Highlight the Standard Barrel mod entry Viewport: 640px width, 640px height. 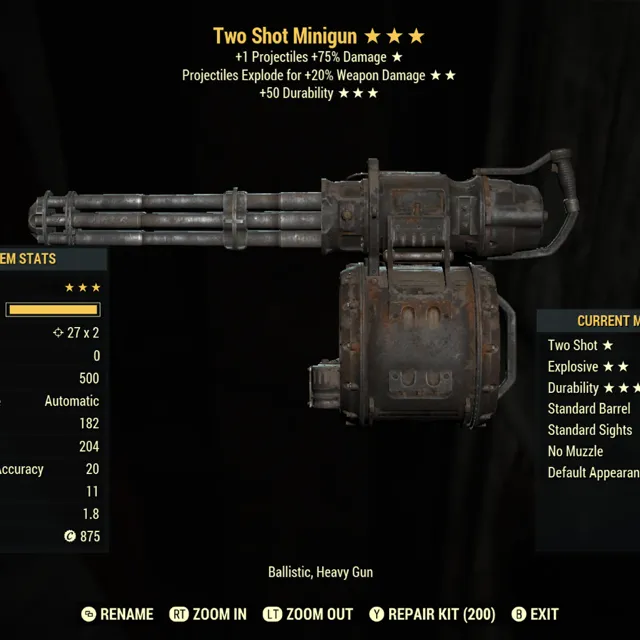[589, 408]
